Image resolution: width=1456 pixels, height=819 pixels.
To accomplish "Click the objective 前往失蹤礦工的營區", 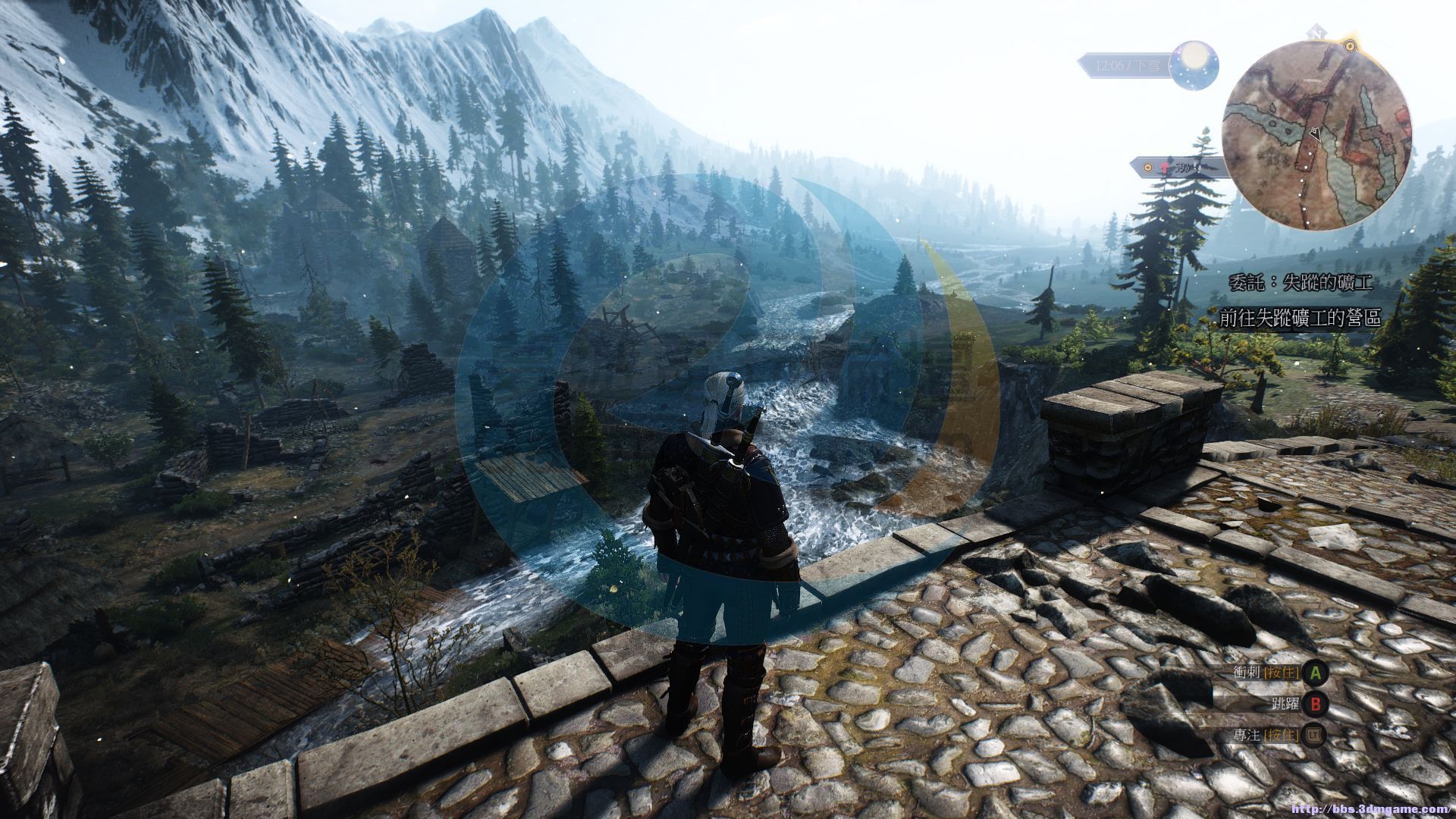I will 1300,318.
